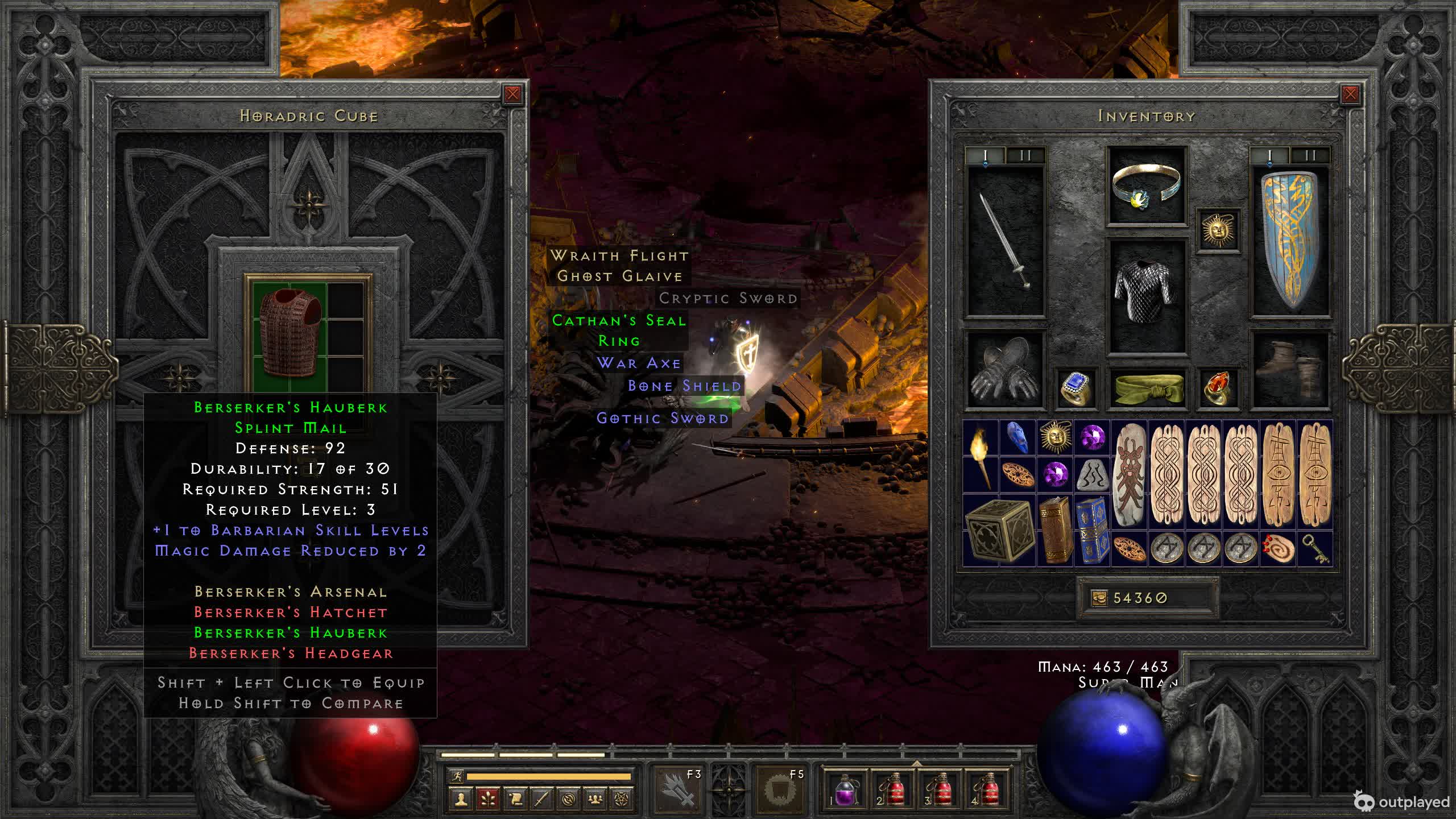The height and width of the screenshot is (819, 1456).
Task: Select the equipped boots slot
Action: (x=1290, y=370)
